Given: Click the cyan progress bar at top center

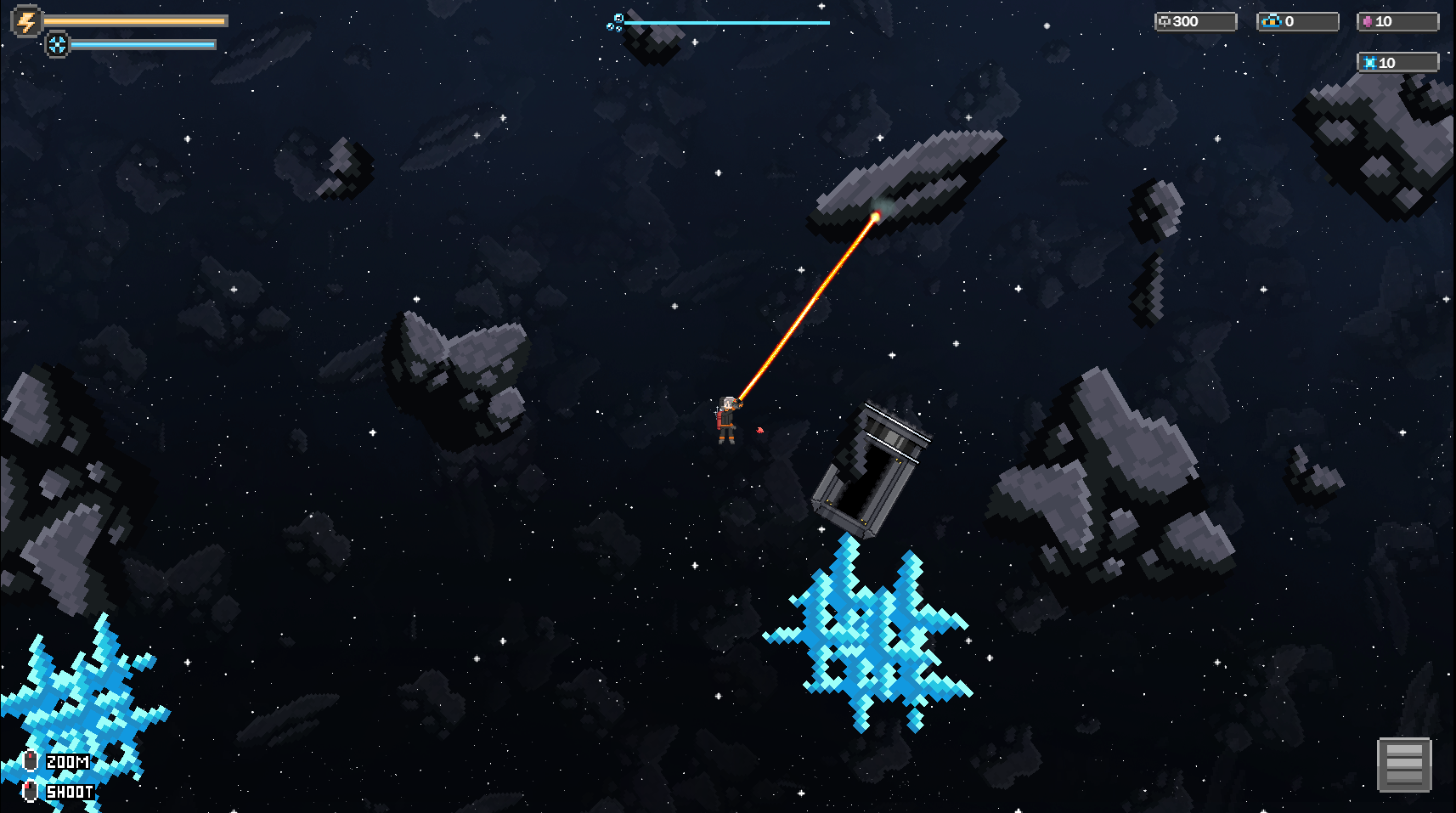Looking at the screenshot, I should pos(735,22).
